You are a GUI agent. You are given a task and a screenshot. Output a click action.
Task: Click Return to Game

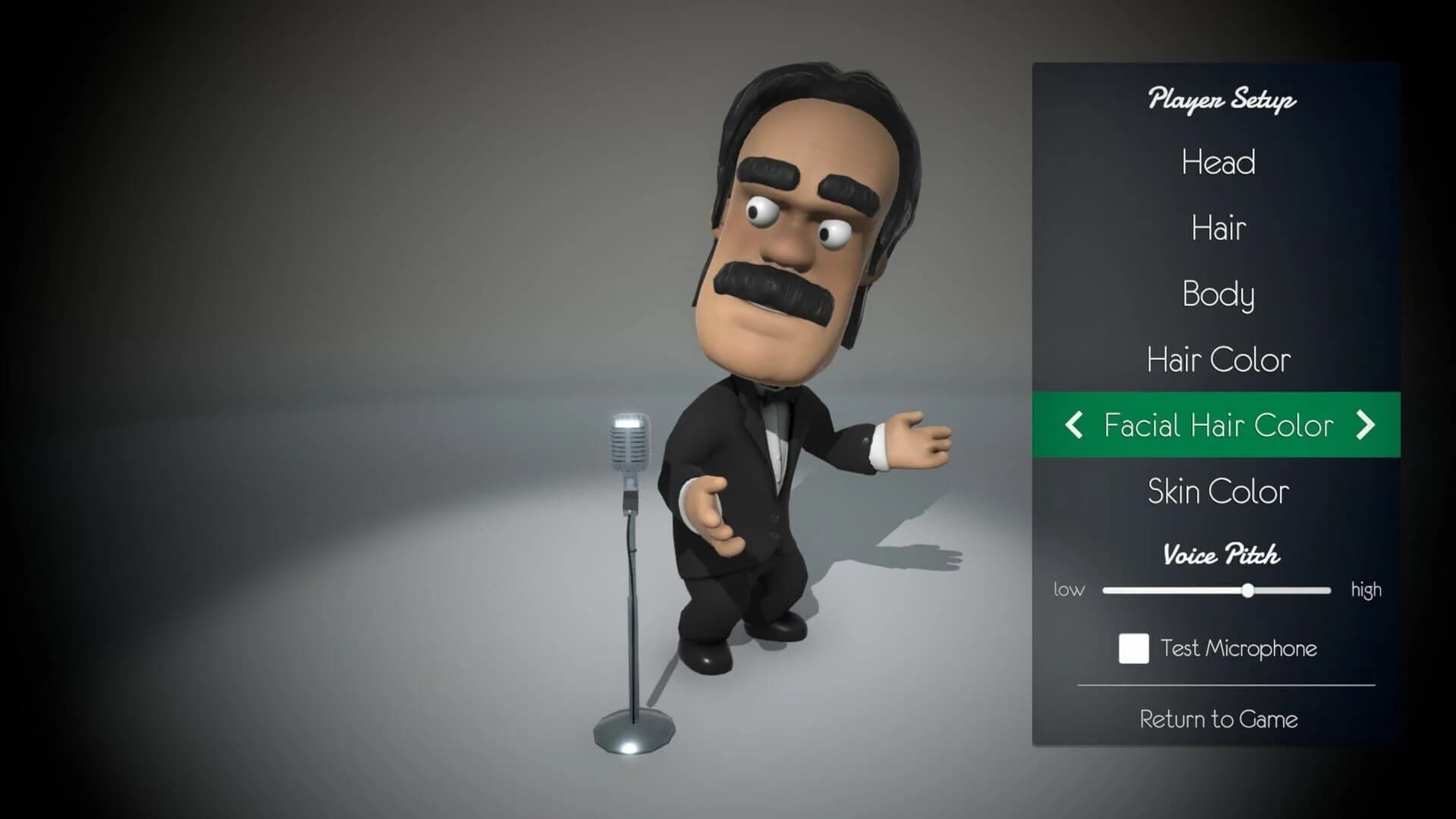click(1217, 718)
